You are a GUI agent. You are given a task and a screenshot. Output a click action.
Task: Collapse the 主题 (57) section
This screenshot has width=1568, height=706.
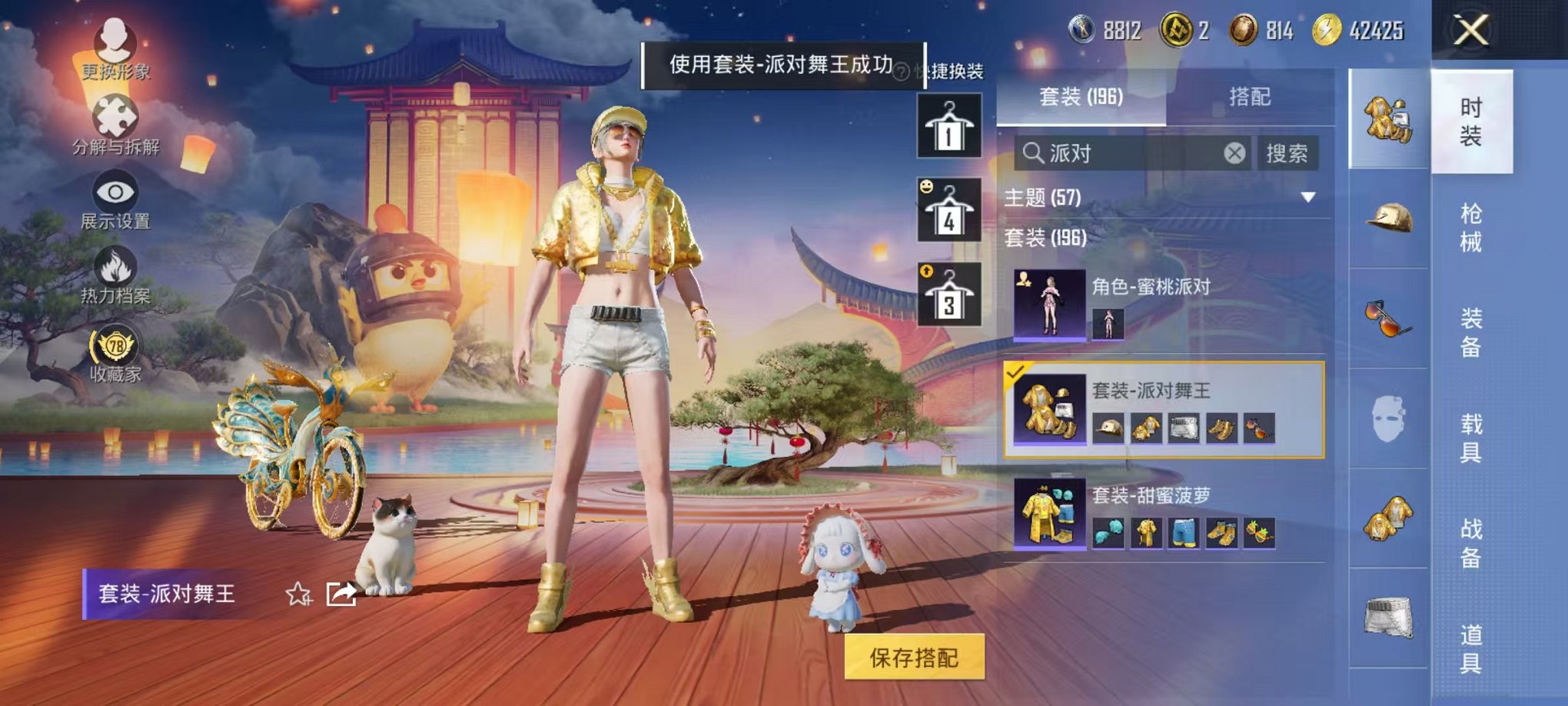click(x=1311, y=197)
